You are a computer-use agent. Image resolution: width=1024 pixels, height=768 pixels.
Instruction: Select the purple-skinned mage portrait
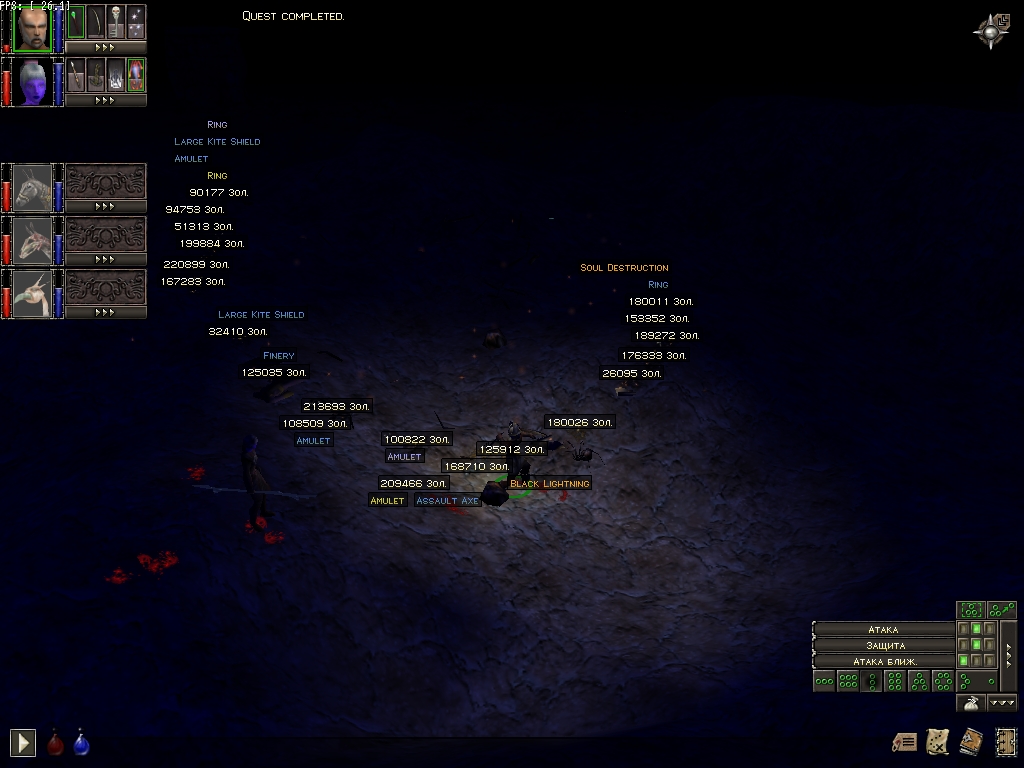click(x=32, y=81)
